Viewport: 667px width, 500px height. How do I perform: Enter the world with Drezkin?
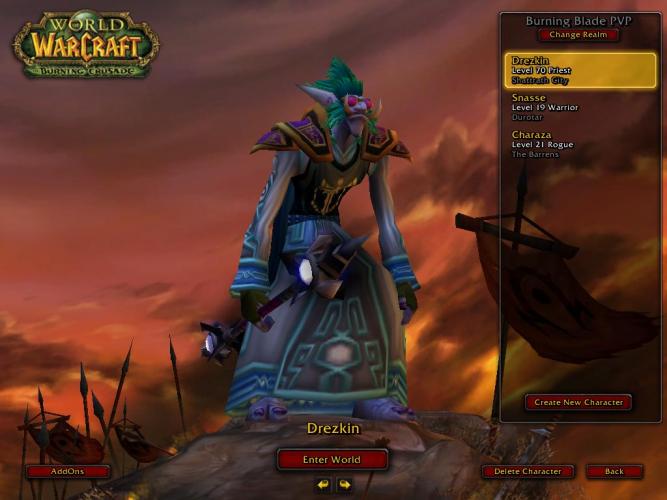pos(332,460)
